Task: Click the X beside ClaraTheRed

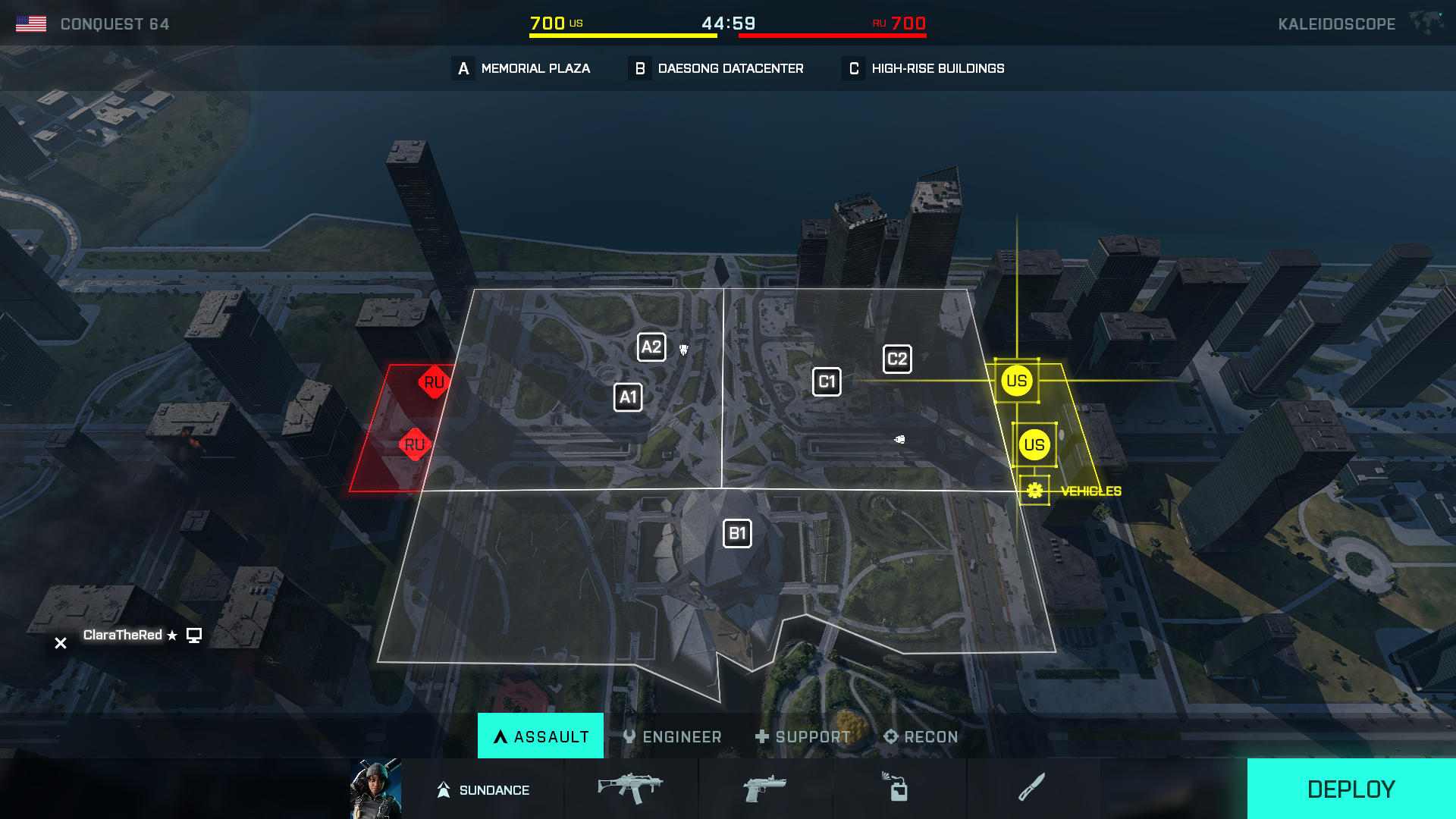Action: point(60,642)
